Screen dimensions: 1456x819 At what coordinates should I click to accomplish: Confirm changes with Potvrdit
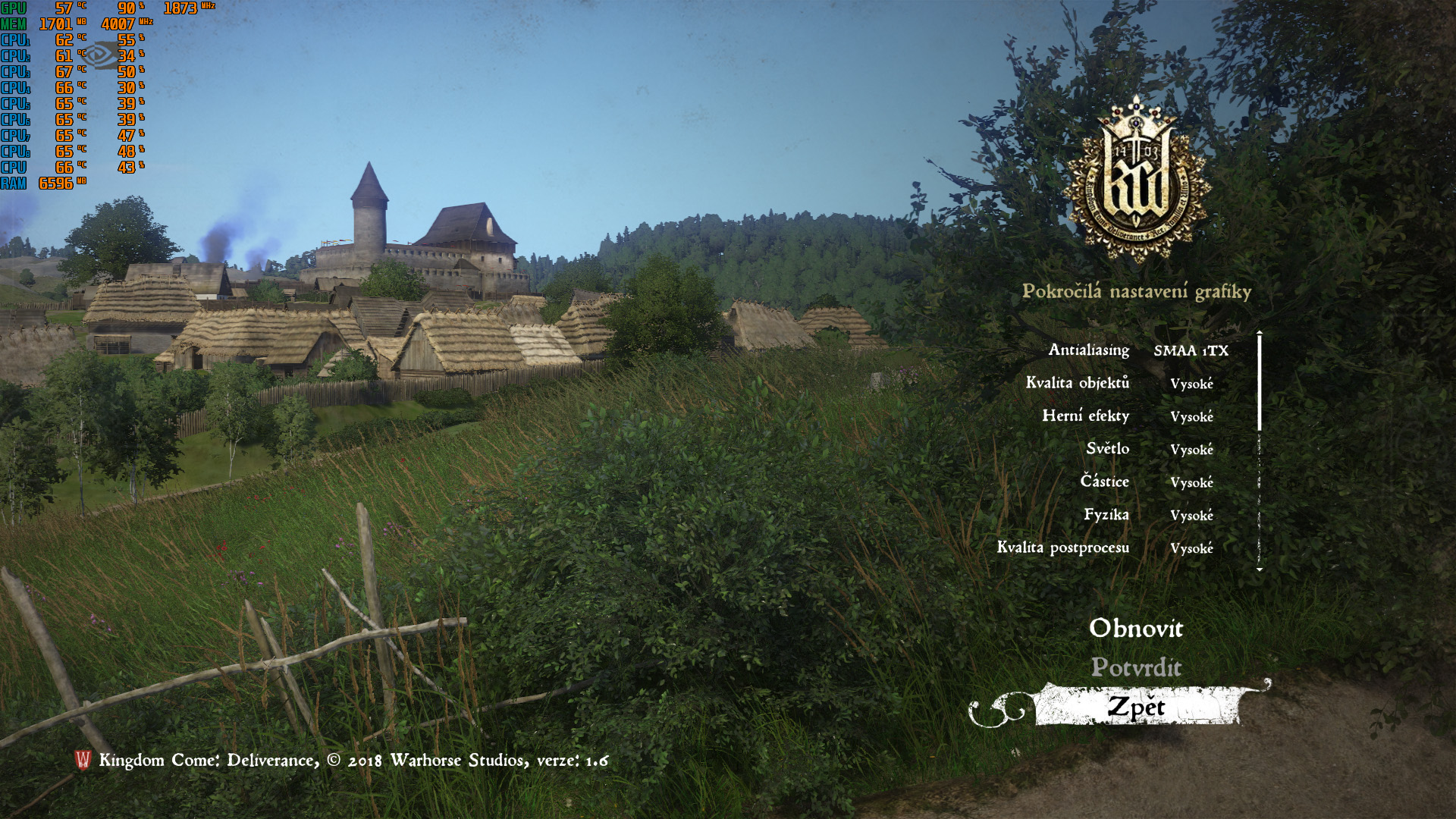tap(1135, 667)
